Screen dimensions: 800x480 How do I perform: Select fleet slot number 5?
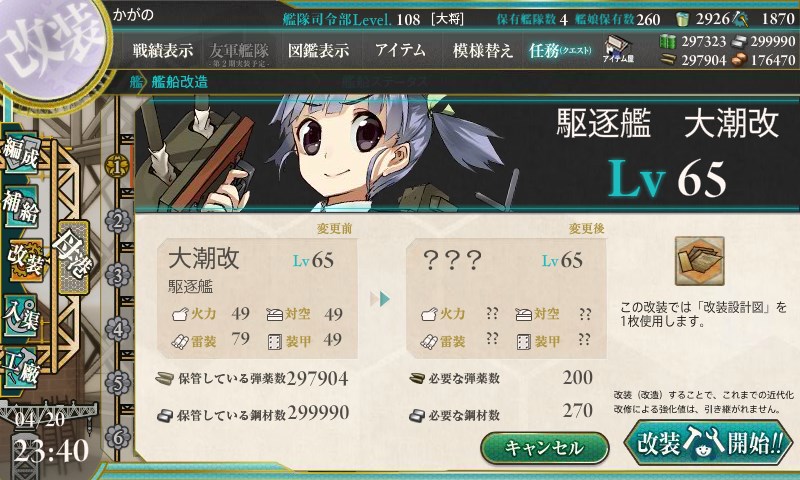118,382
